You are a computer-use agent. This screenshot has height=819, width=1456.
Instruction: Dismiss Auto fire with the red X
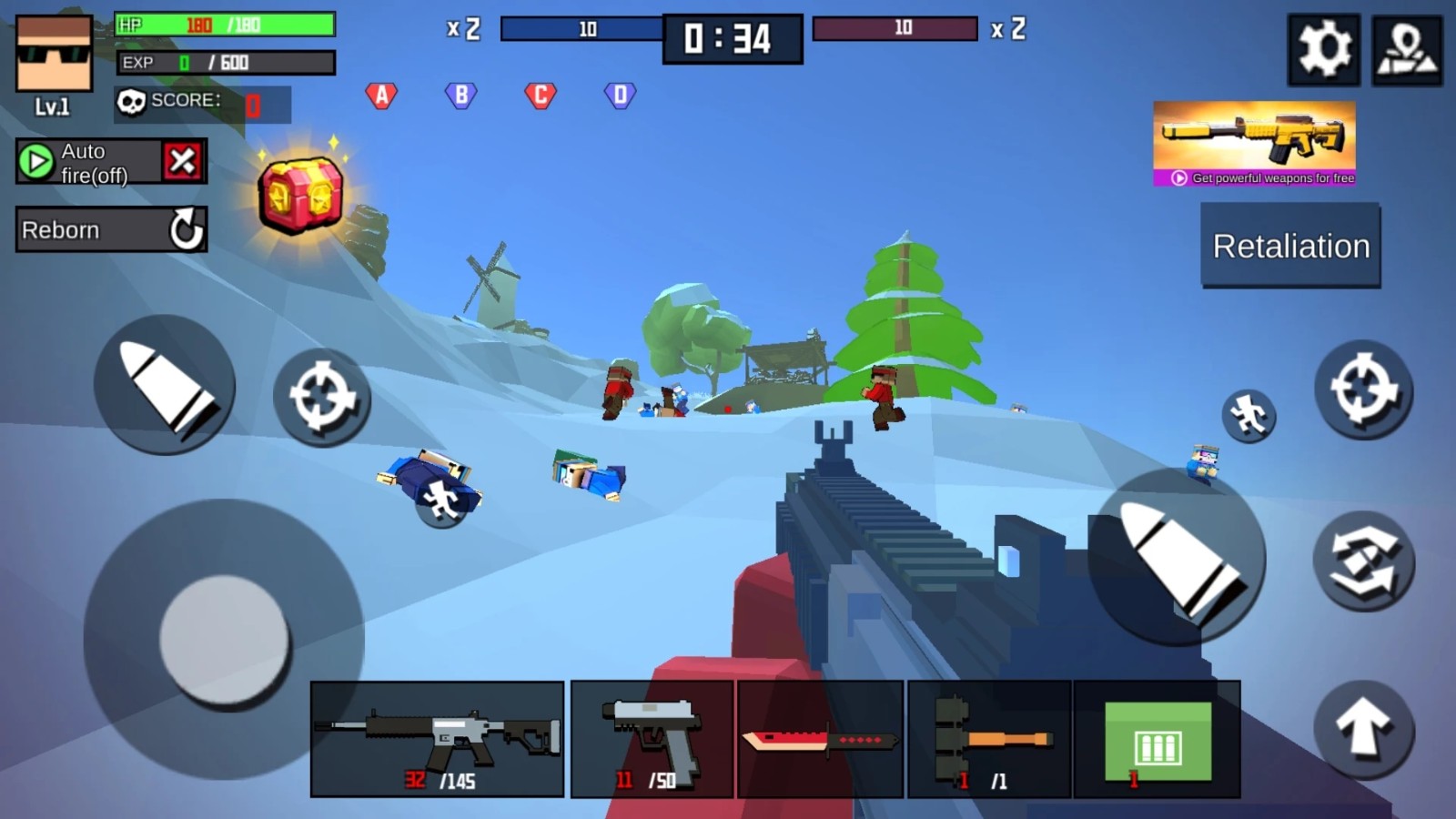click(x=185, y=161)
